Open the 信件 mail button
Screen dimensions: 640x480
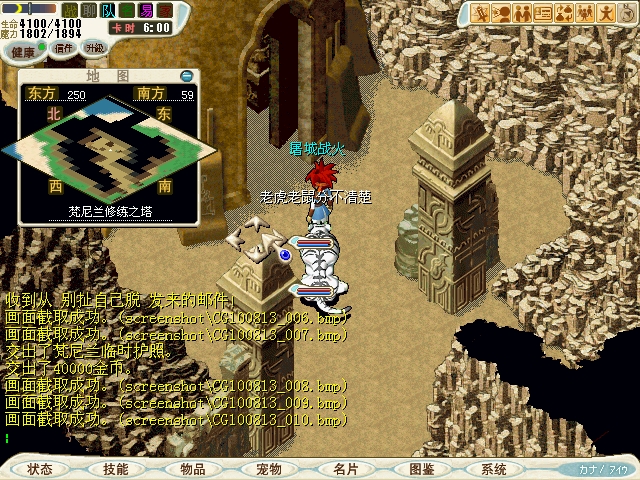(x=62, y=47)
